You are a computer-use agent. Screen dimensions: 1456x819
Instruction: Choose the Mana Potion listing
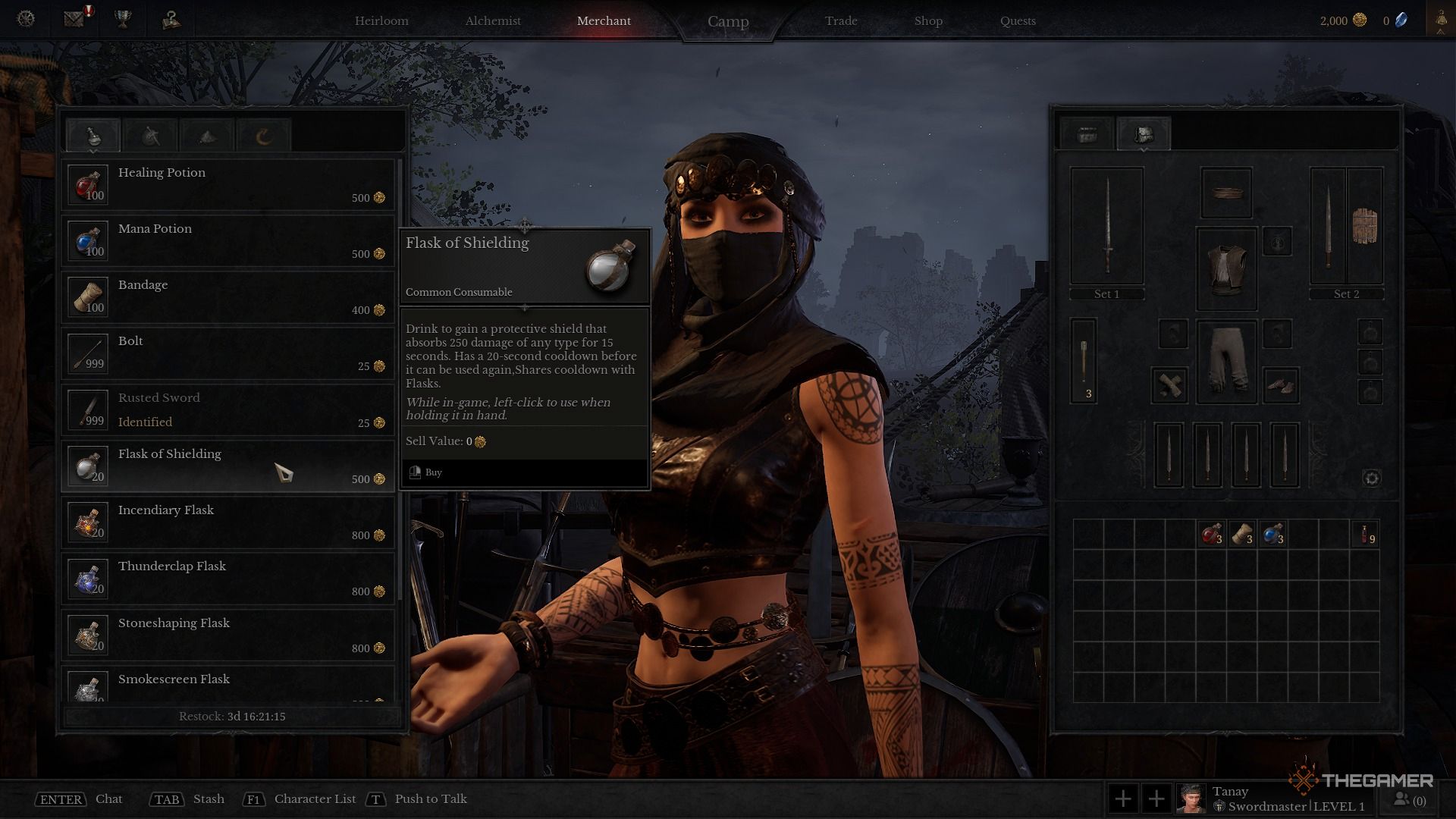(x=227, y=240)
